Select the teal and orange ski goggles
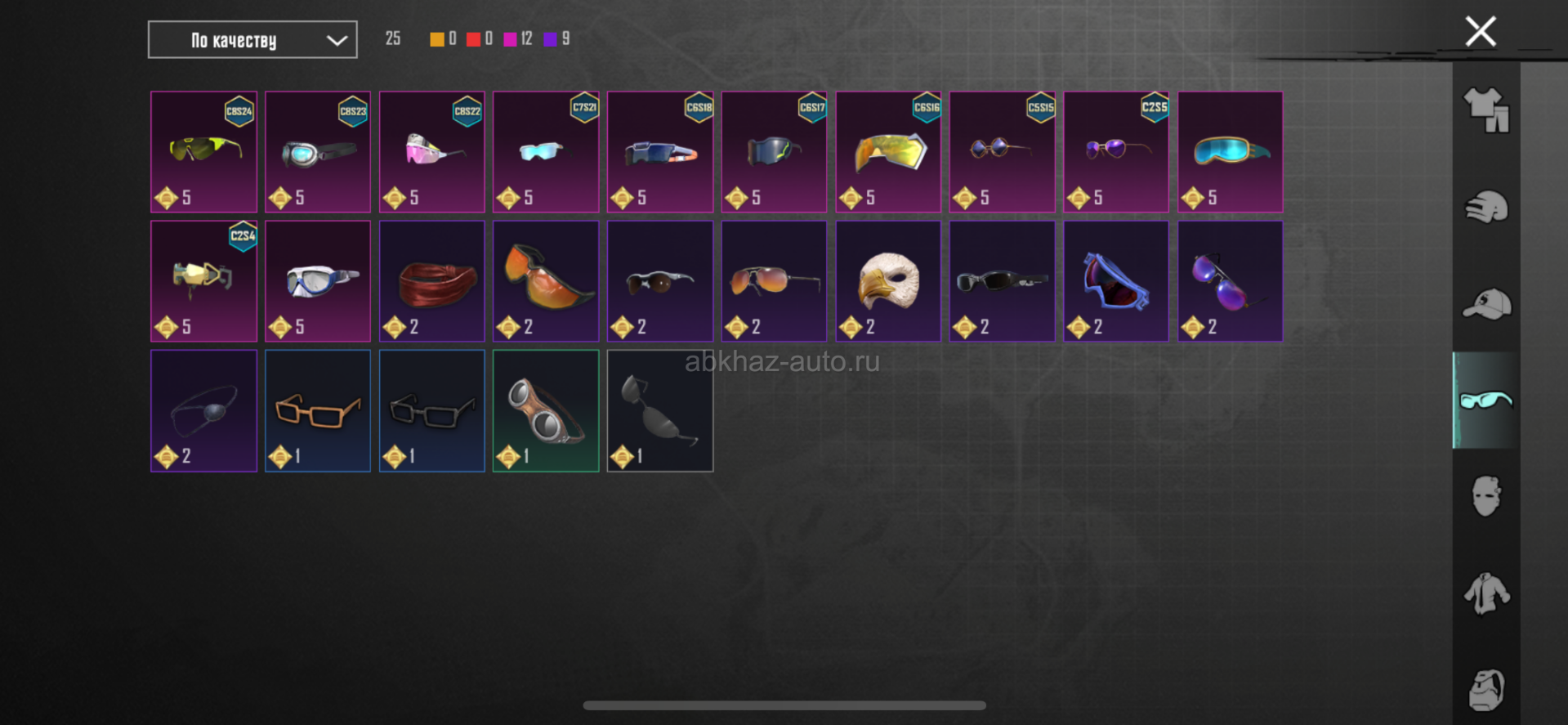This screenshot has height=725, width=1568. click(1230, 152)
